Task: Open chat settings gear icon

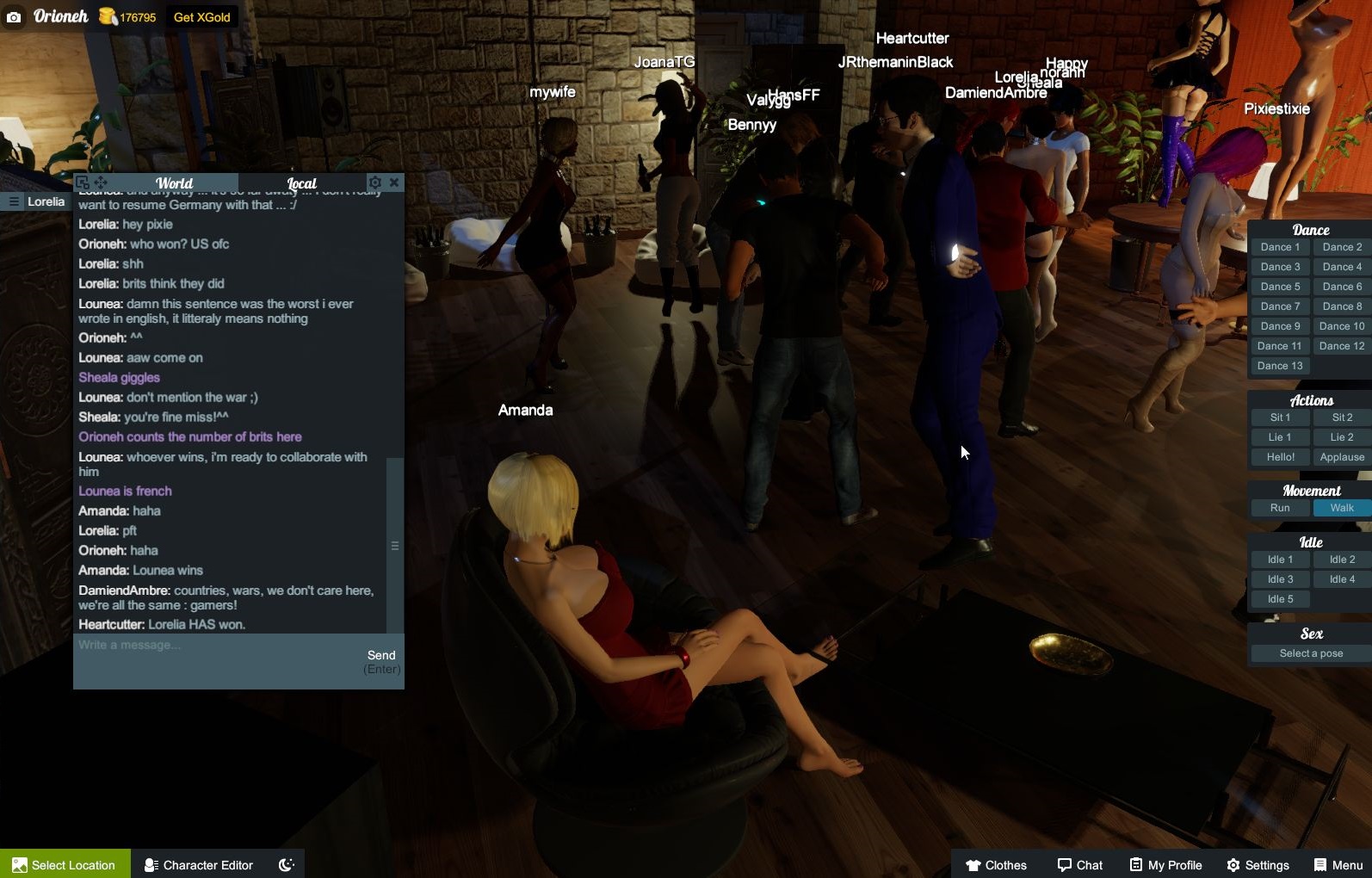Action: (x=374, y=182)
